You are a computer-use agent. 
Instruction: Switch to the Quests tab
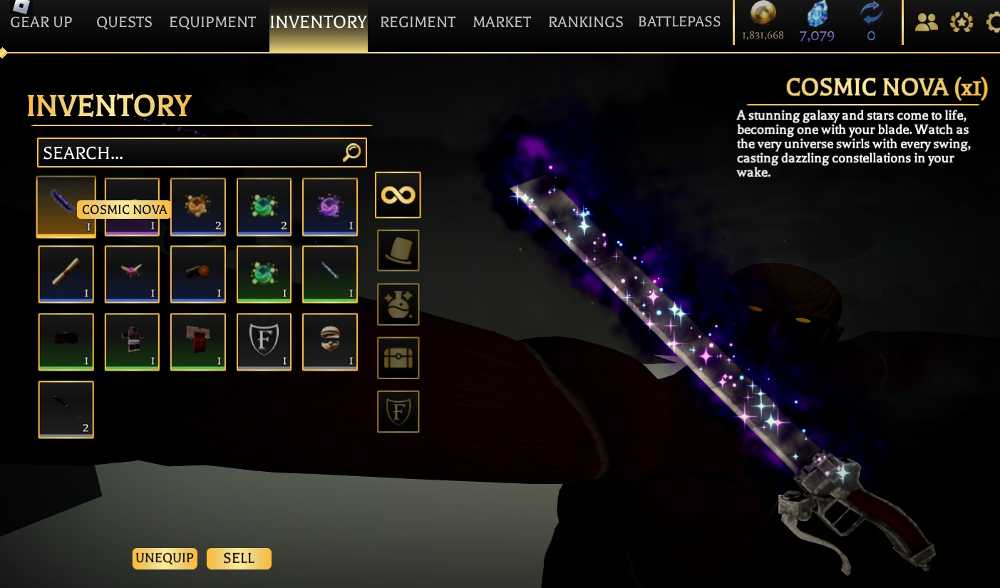coord(124,22)
